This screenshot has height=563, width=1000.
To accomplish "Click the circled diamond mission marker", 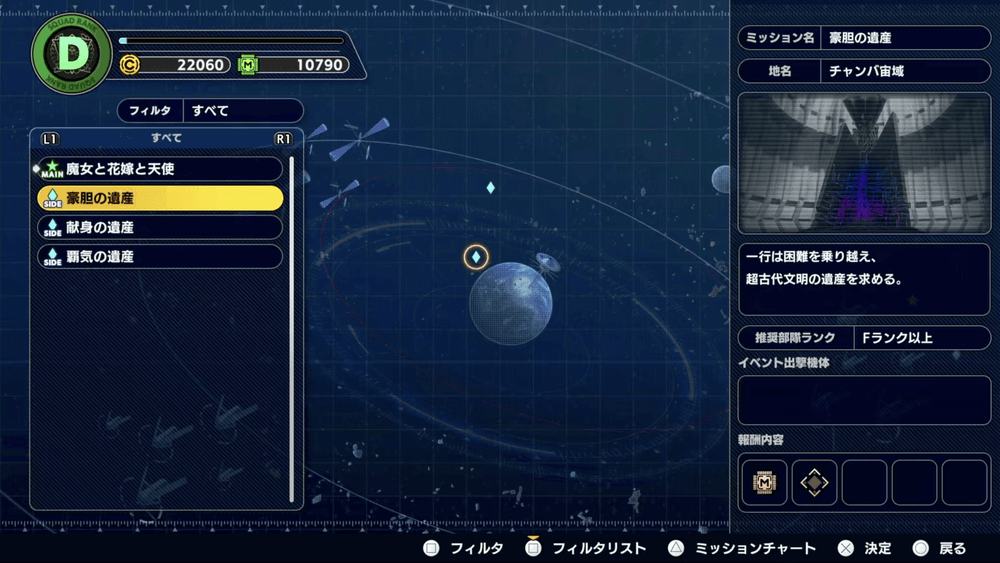I will (x=476, y=258).
